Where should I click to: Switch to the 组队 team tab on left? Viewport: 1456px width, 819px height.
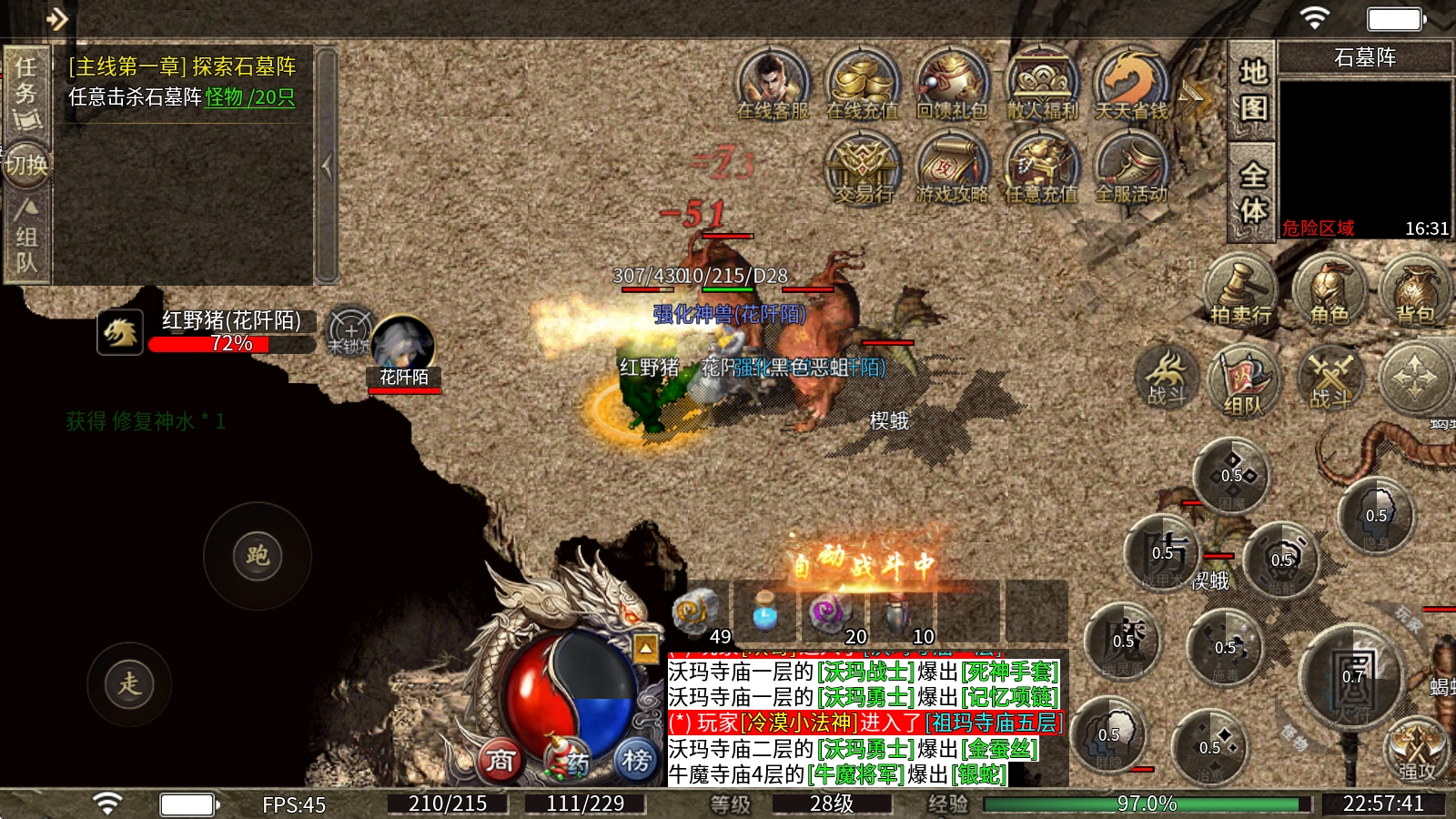pos(26,238)
